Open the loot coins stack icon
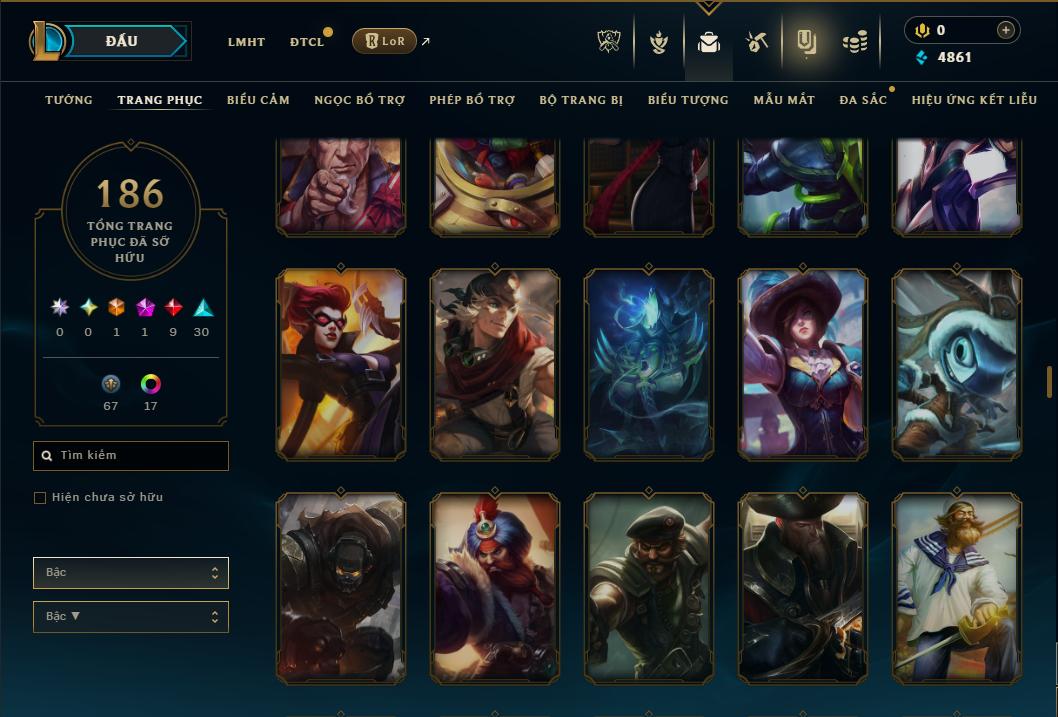 pyautogui.click(x=854, y=42)
